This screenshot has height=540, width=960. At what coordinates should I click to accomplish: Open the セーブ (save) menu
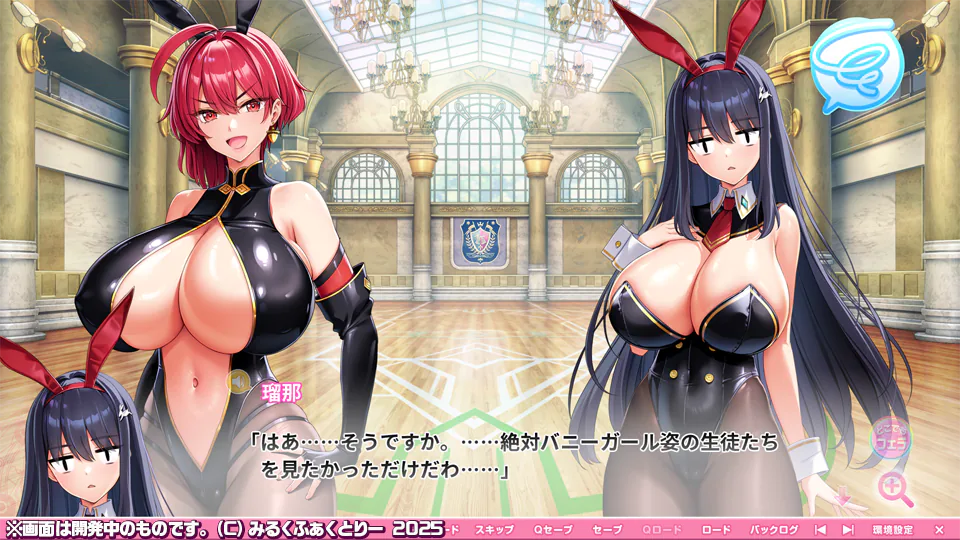pyautogui.click(x=607, y=528)
